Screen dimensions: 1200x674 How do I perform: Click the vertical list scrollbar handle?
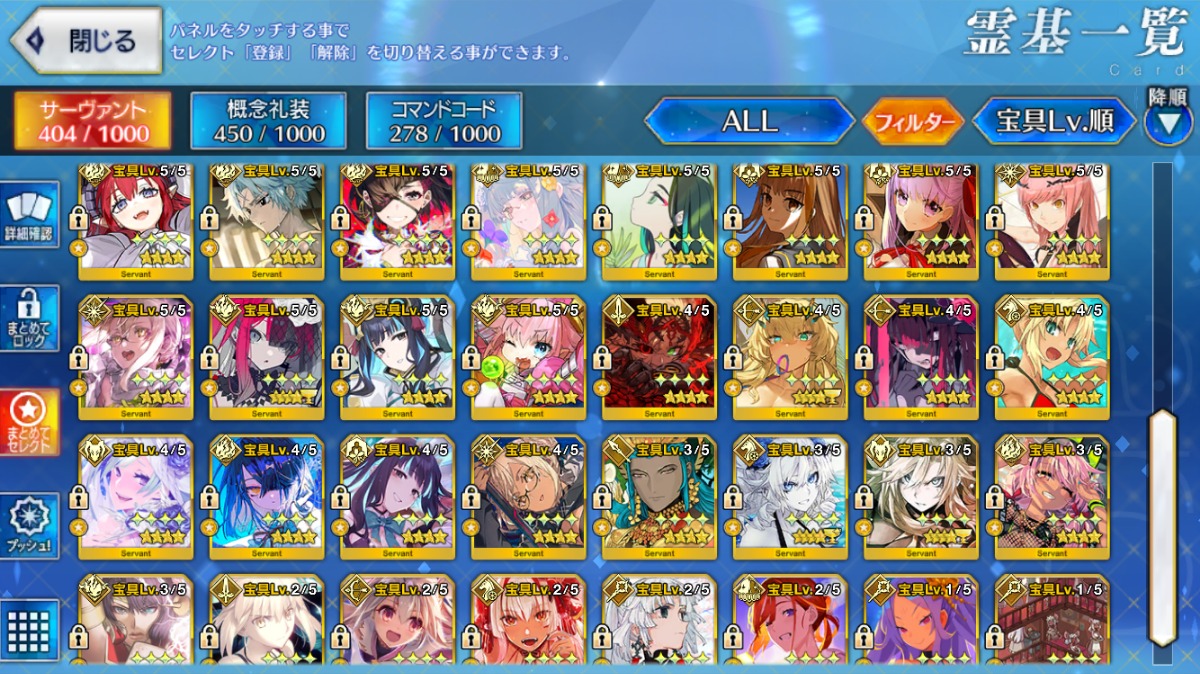pyautogui.click(x=1162, y=527)
